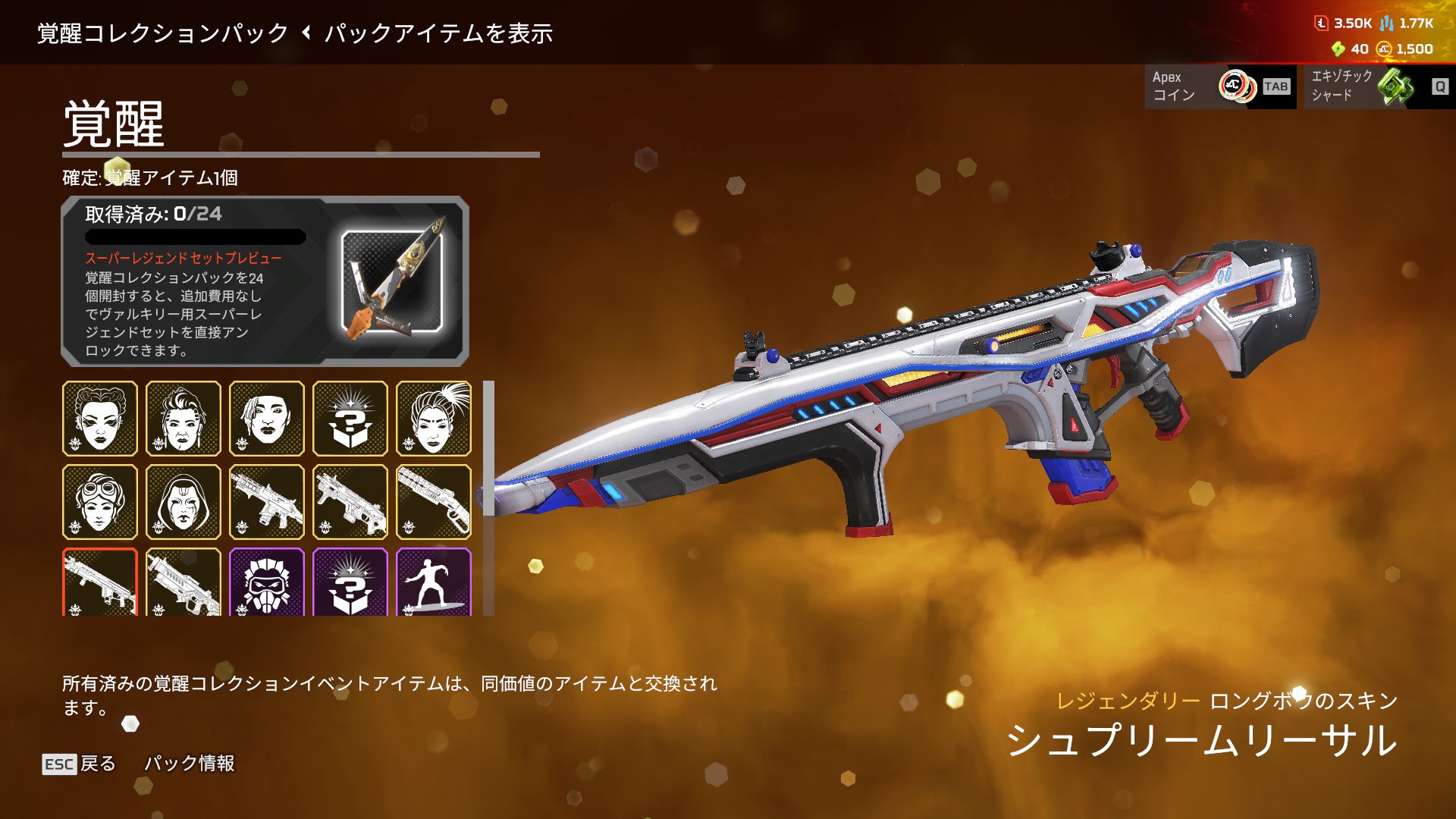Return to 覚醒コレクションパック breadcrumb

pos(162,33)
